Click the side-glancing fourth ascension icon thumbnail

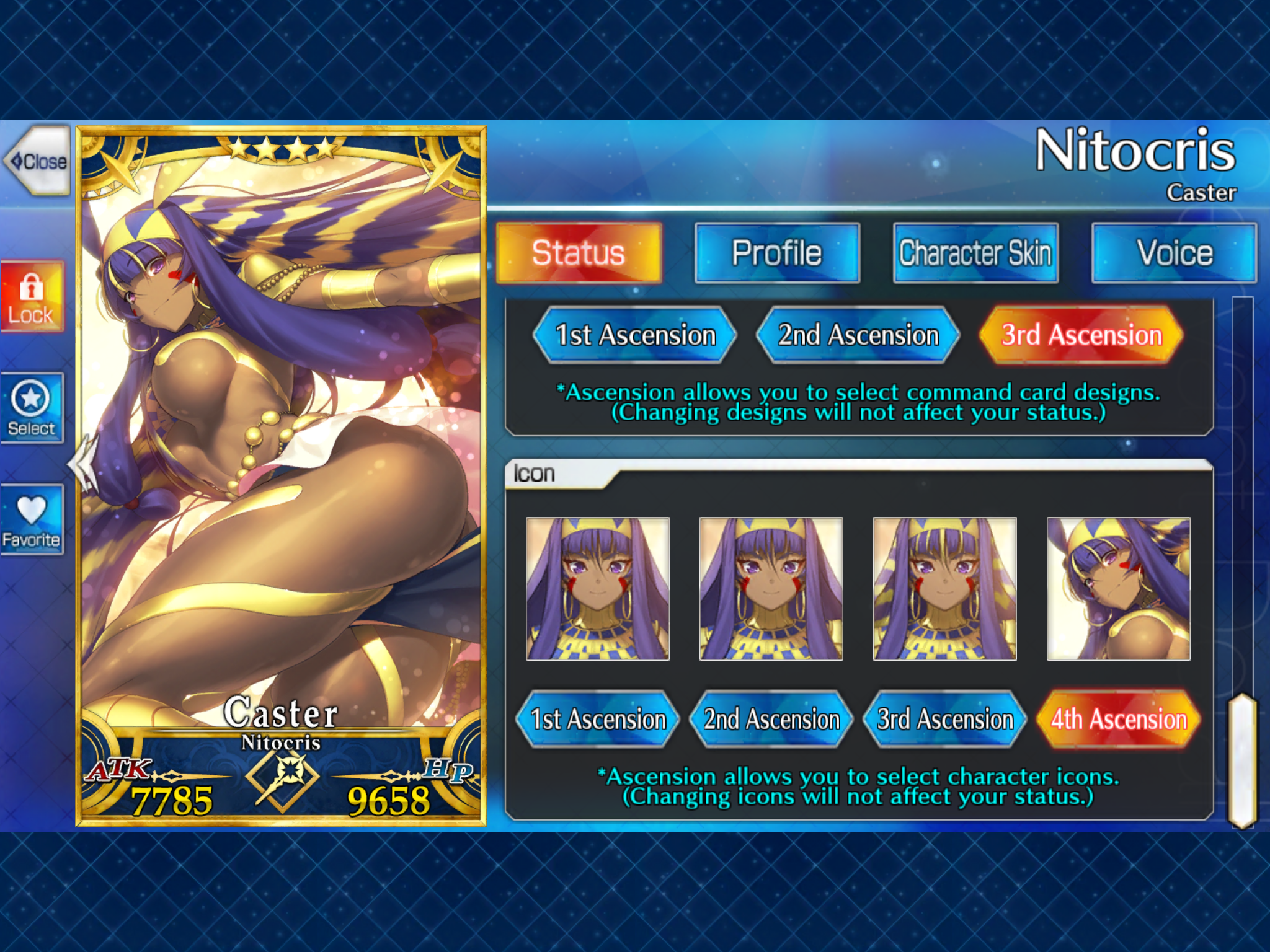pos(1118,589)
